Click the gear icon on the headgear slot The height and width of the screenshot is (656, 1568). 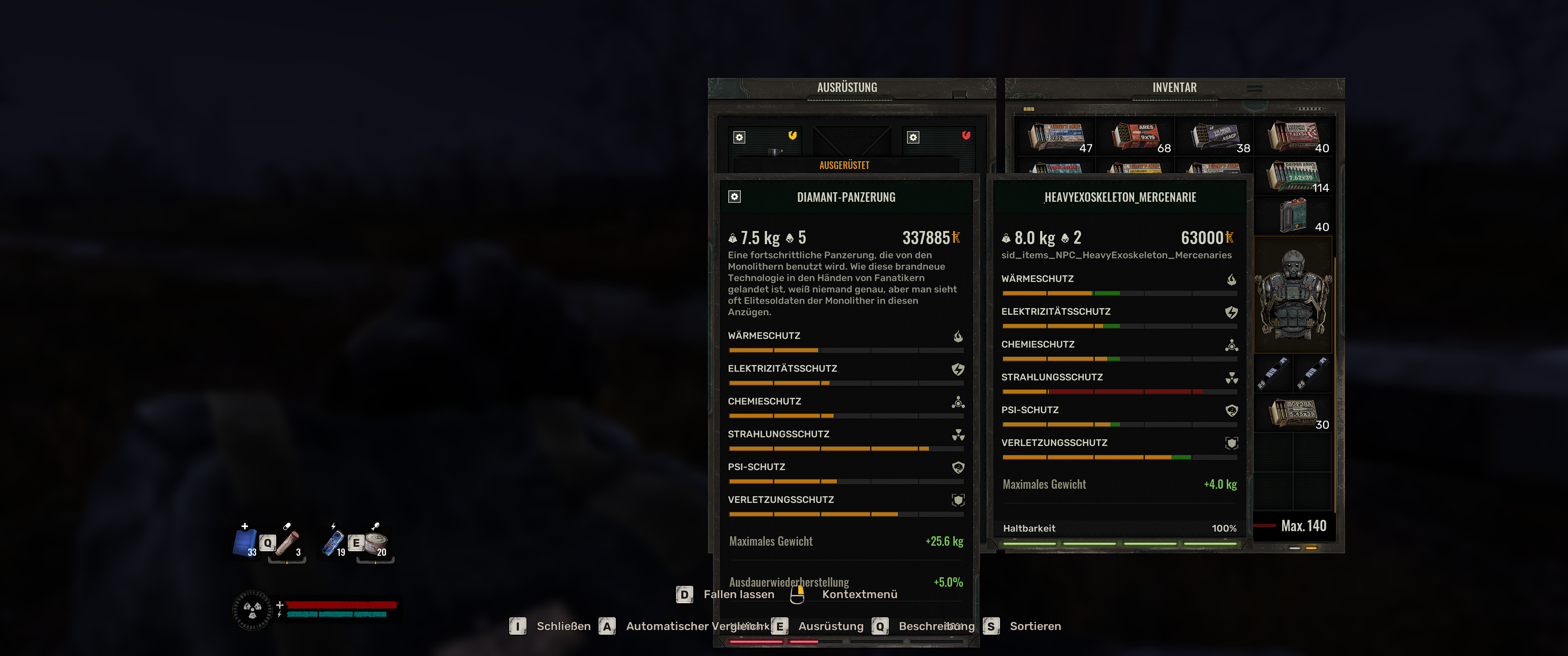pos(740,138)
